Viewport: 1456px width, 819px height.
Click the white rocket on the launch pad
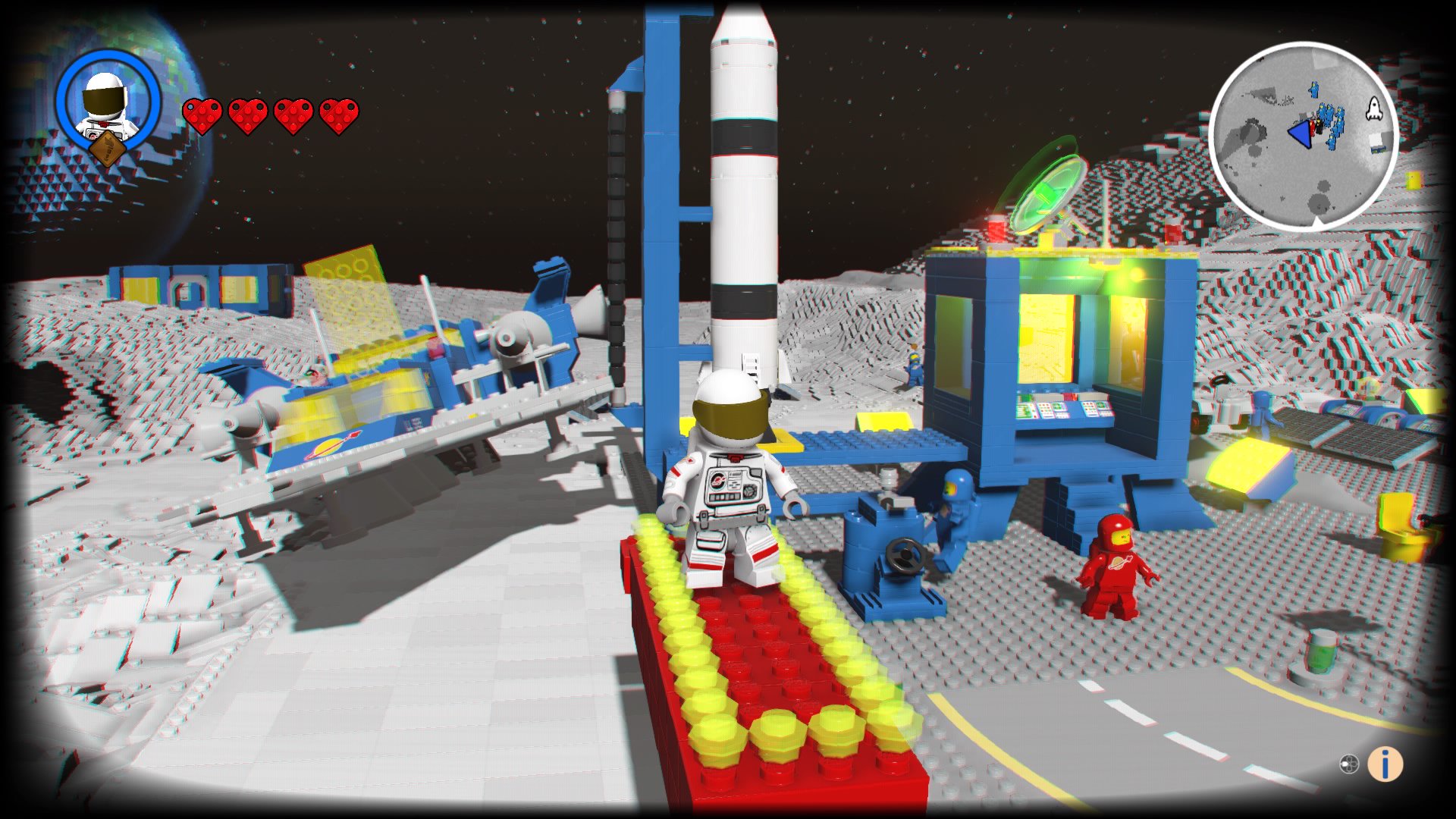[x=743, y=190]
